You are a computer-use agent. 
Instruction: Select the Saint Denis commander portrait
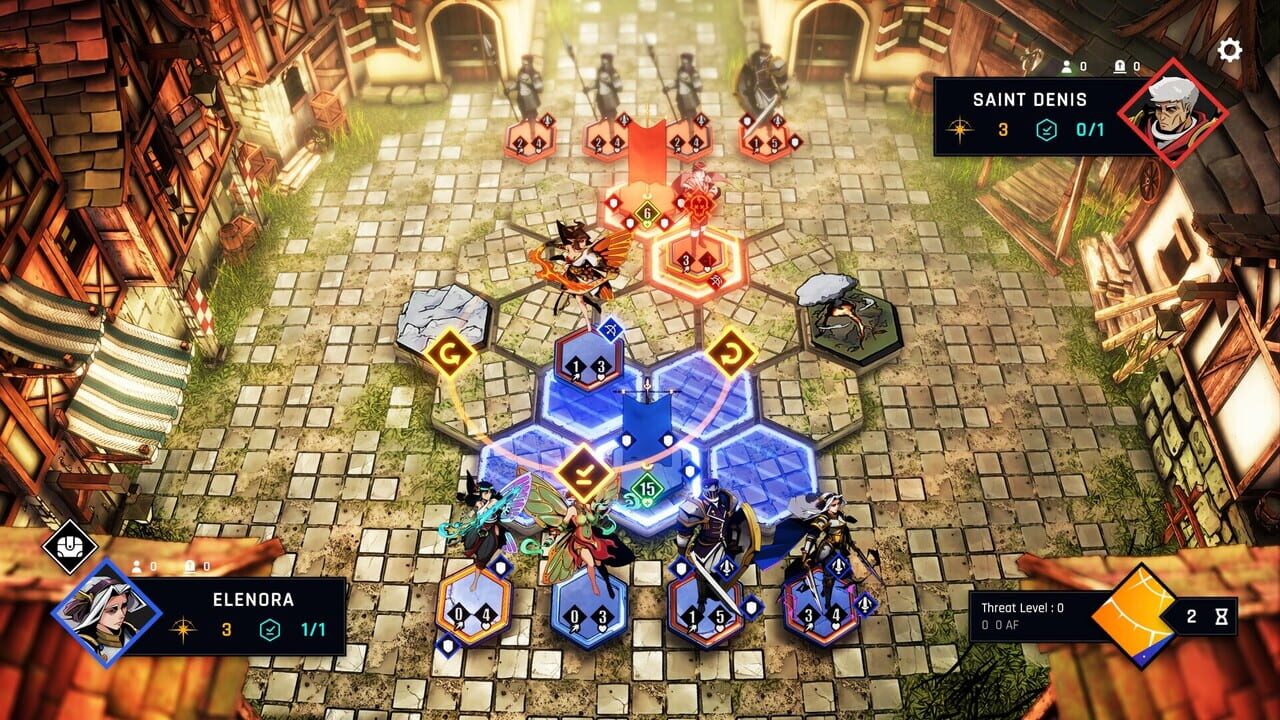coord(1175,109)
